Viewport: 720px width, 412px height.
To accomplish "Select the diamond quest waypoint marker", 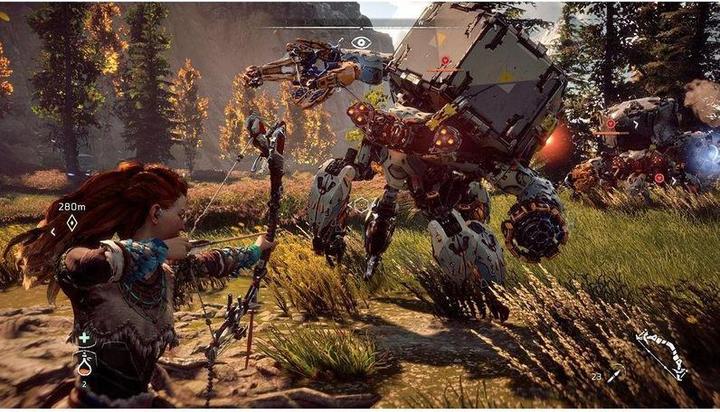I will 71,223.
